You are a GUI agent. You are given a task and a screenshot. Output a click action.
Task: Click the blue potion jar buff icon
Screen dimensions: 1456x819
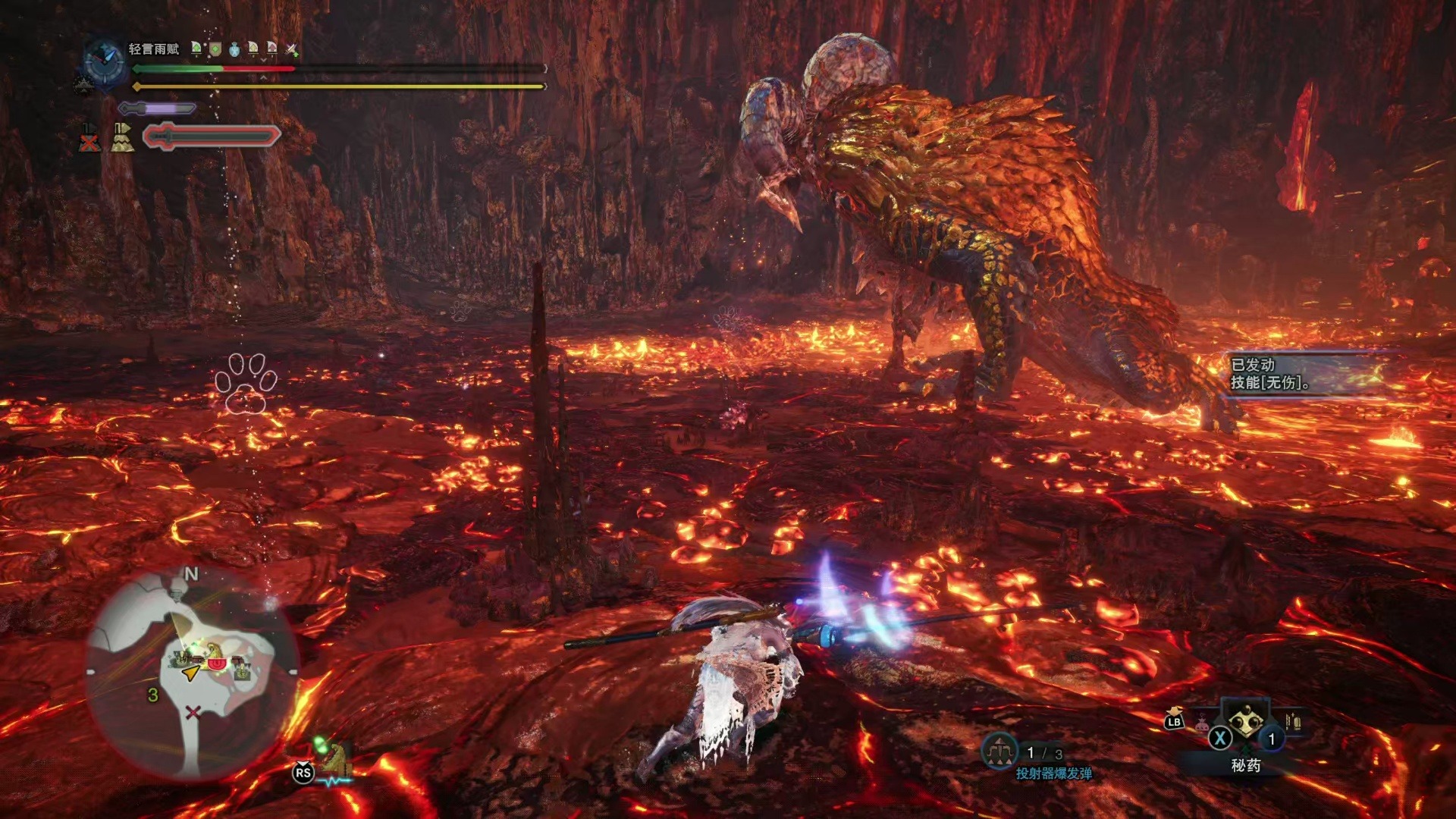[234, 50]
